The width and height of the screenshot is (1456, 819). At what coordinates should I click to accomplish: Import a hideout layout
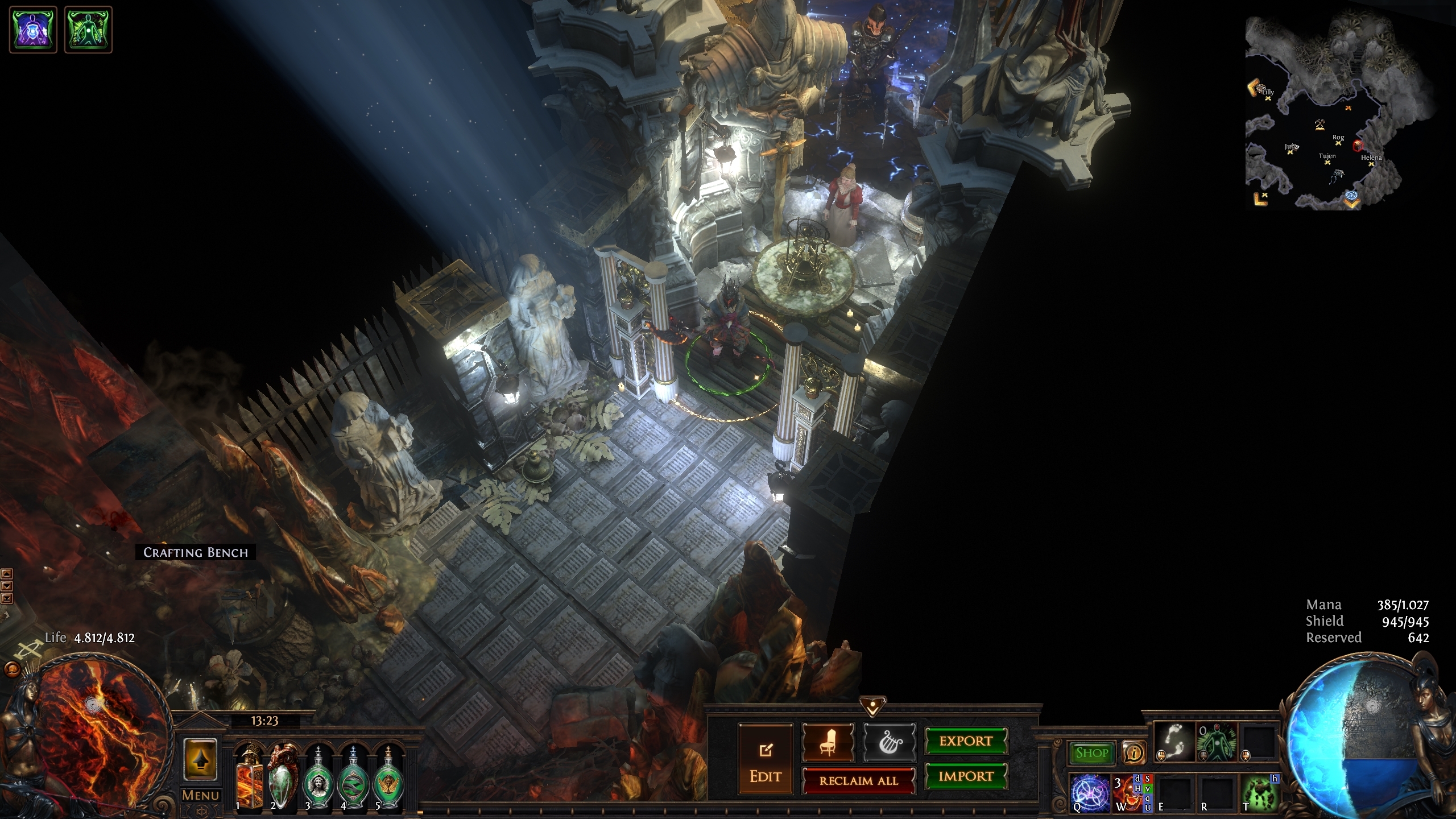click(x=966, y=776)
